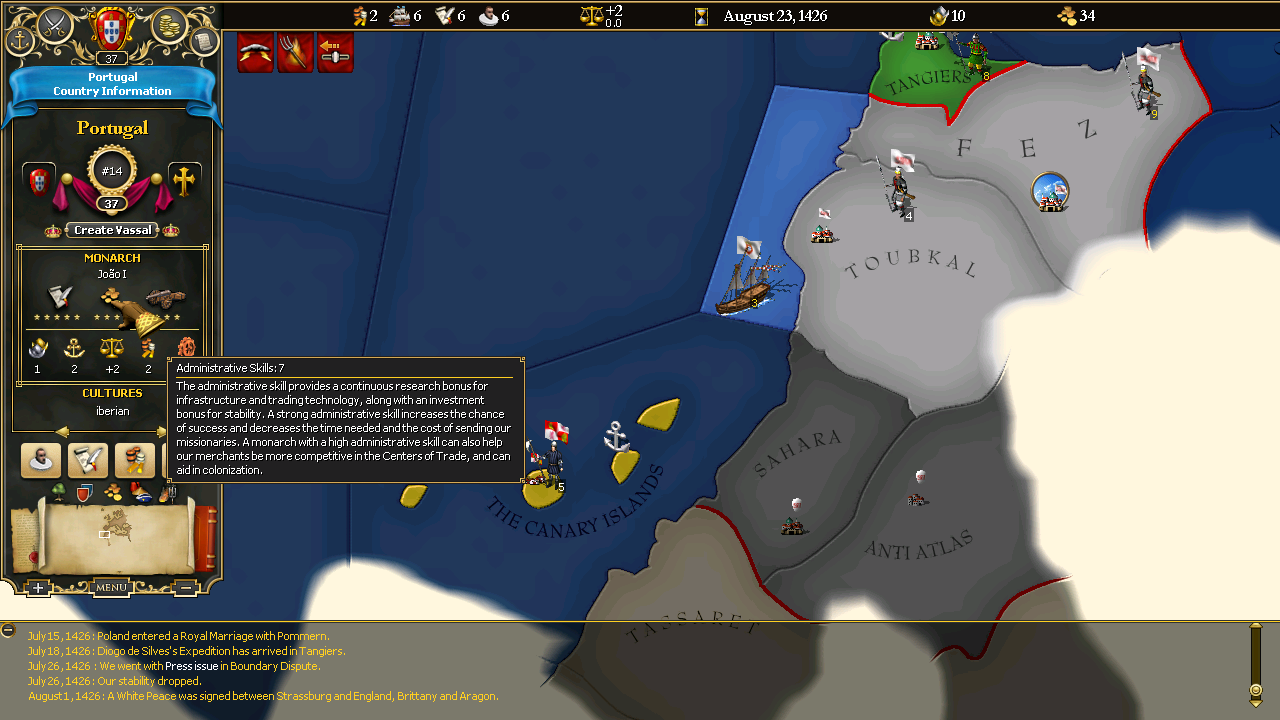Click the red alert with the lightning cloud
This screenshot has width=1280, height=720.
[x=256, y=52]
